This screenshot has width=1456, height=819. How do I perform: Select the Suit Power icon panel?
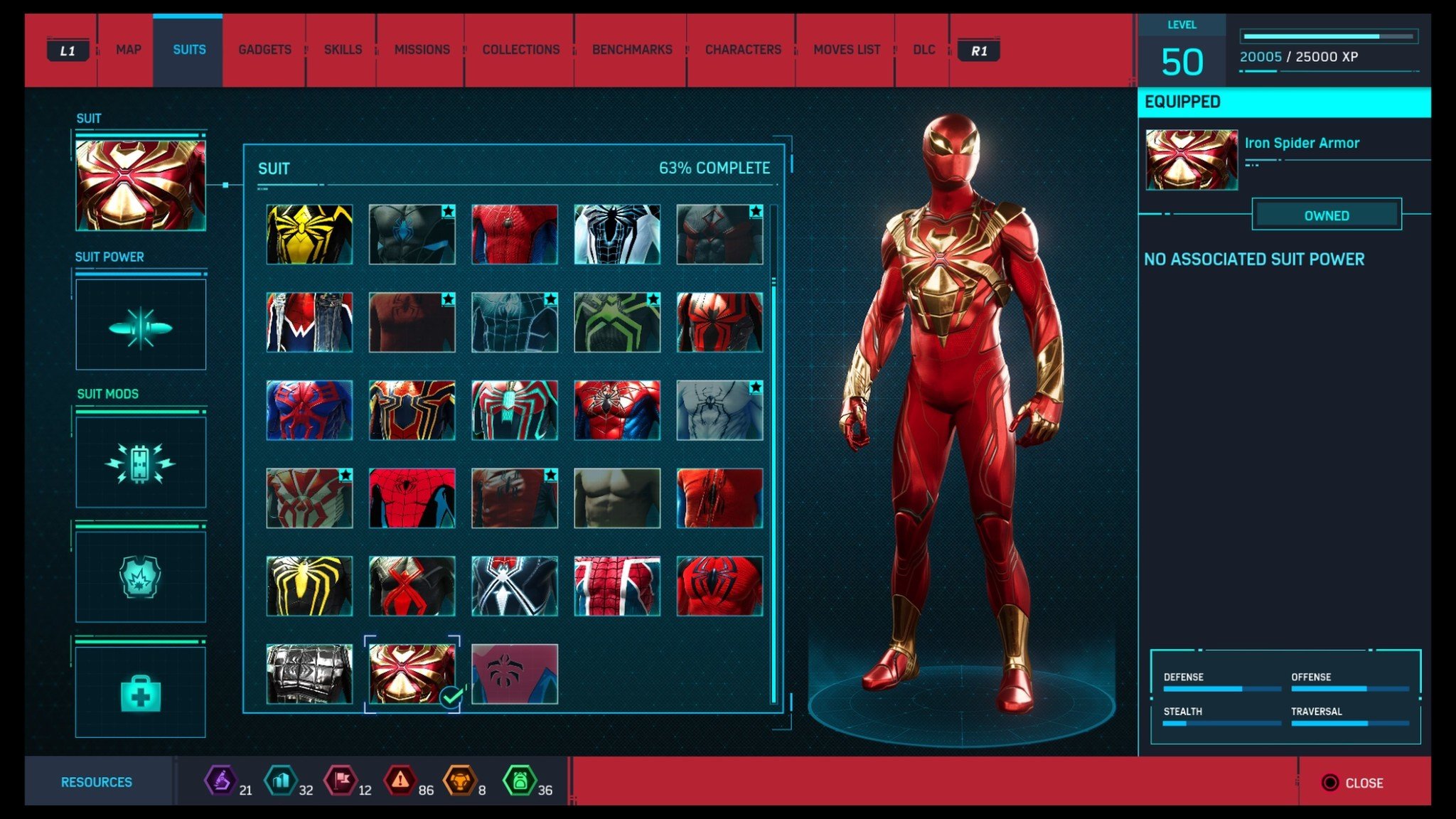[x=140, y=326]
